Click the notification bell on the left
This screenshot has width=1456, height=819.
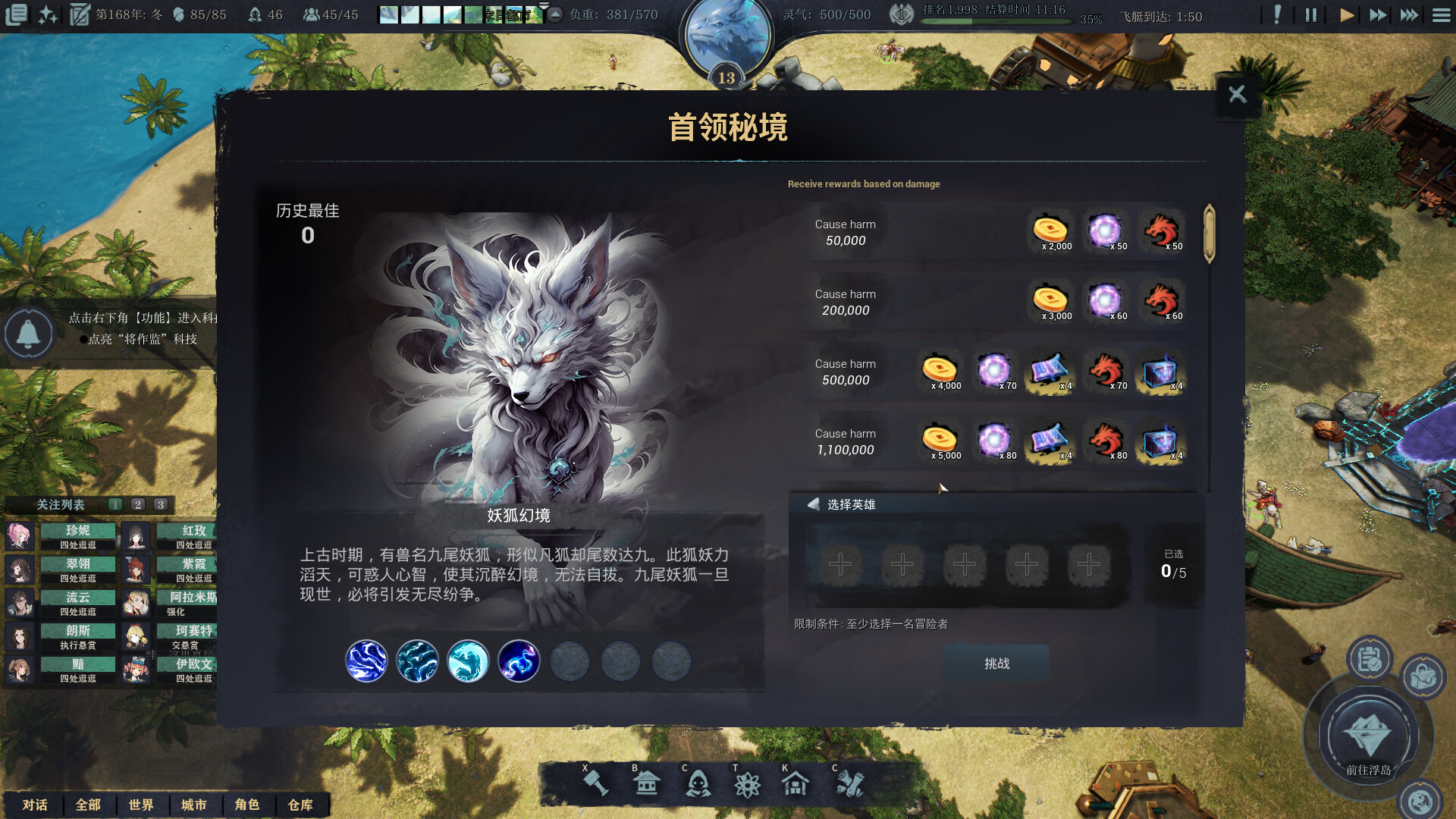click(x=29, y=334)
